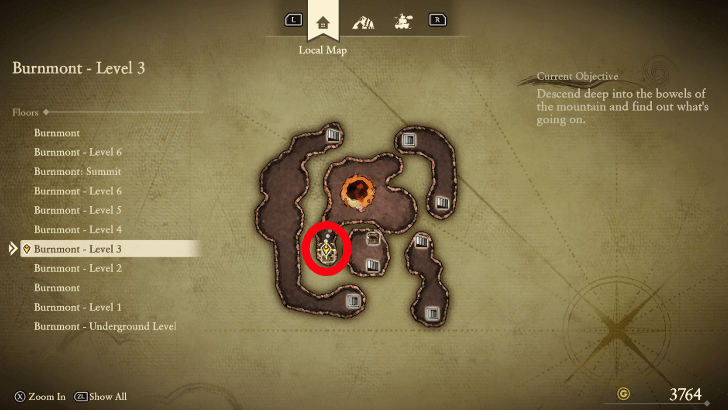Image resolution: width=728 pixels, height=410 pixels.
Task: Select Burnmont - Level 5 floor
Action: [78, 210]
